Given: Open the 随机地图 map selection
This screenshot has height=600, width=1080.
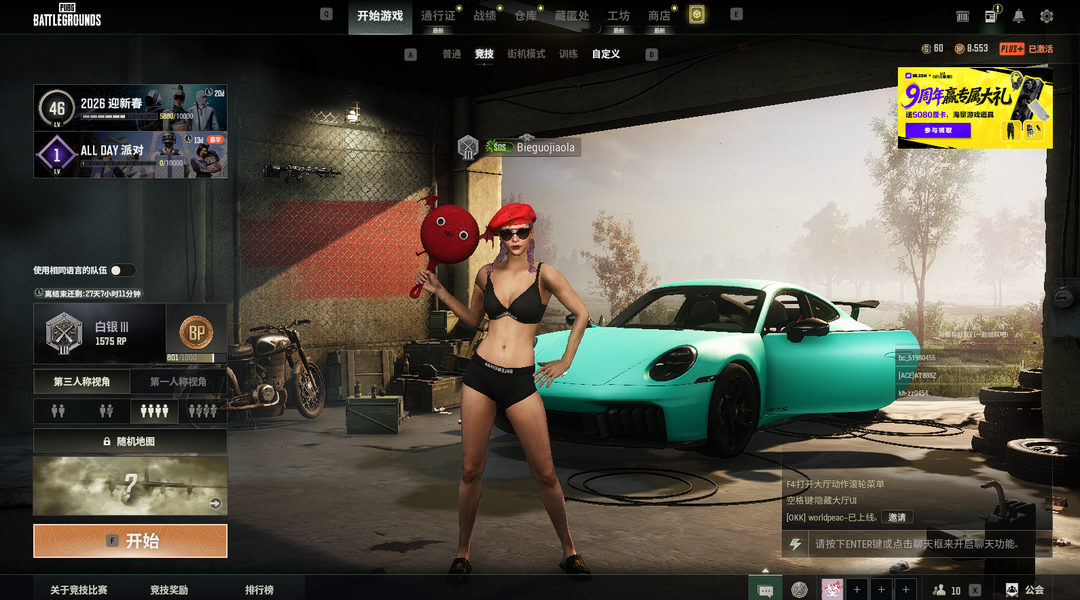Looking at the screenshot, I should [x=130, y=441].
